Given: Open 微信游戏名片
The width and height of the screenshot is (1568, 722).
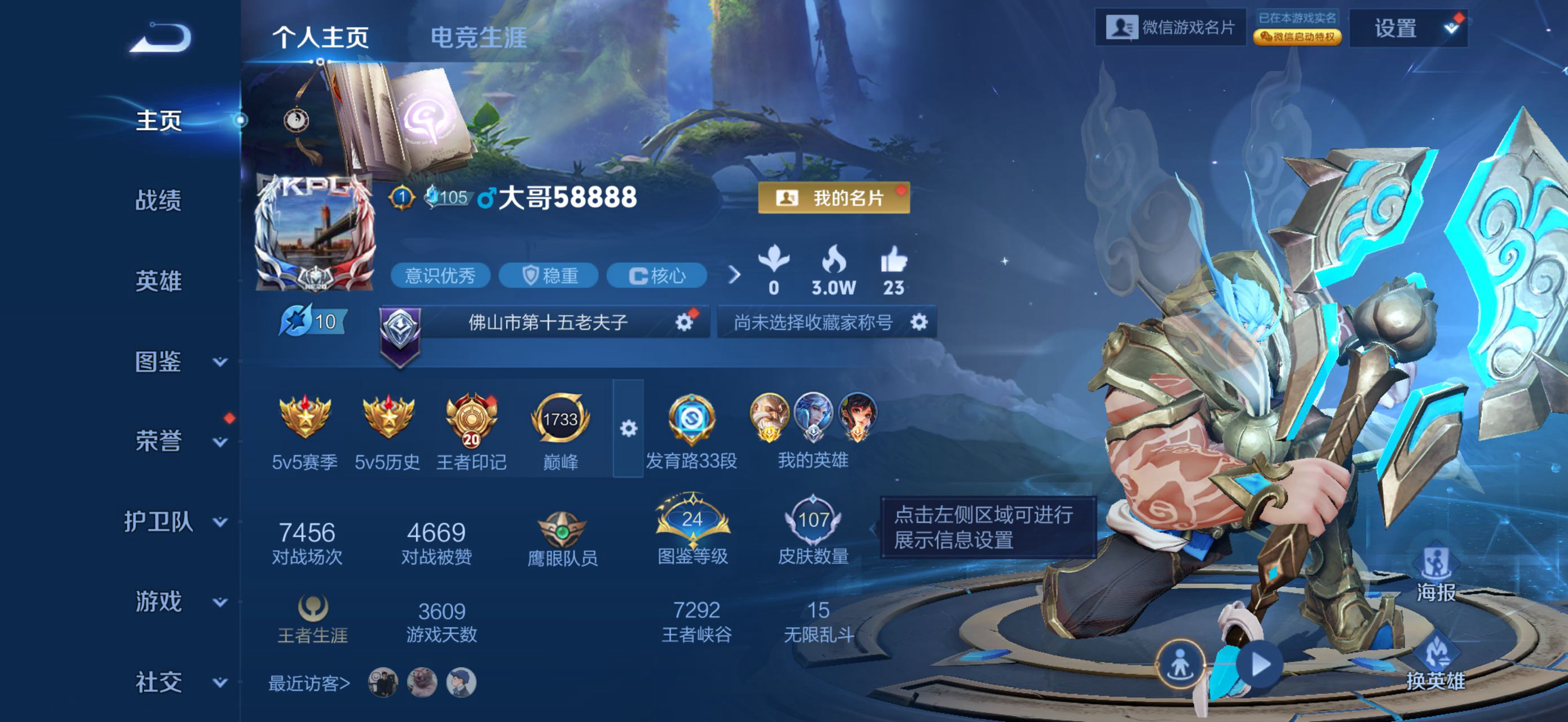Looking at the screenshot, I should click(x=1170, y=28).
